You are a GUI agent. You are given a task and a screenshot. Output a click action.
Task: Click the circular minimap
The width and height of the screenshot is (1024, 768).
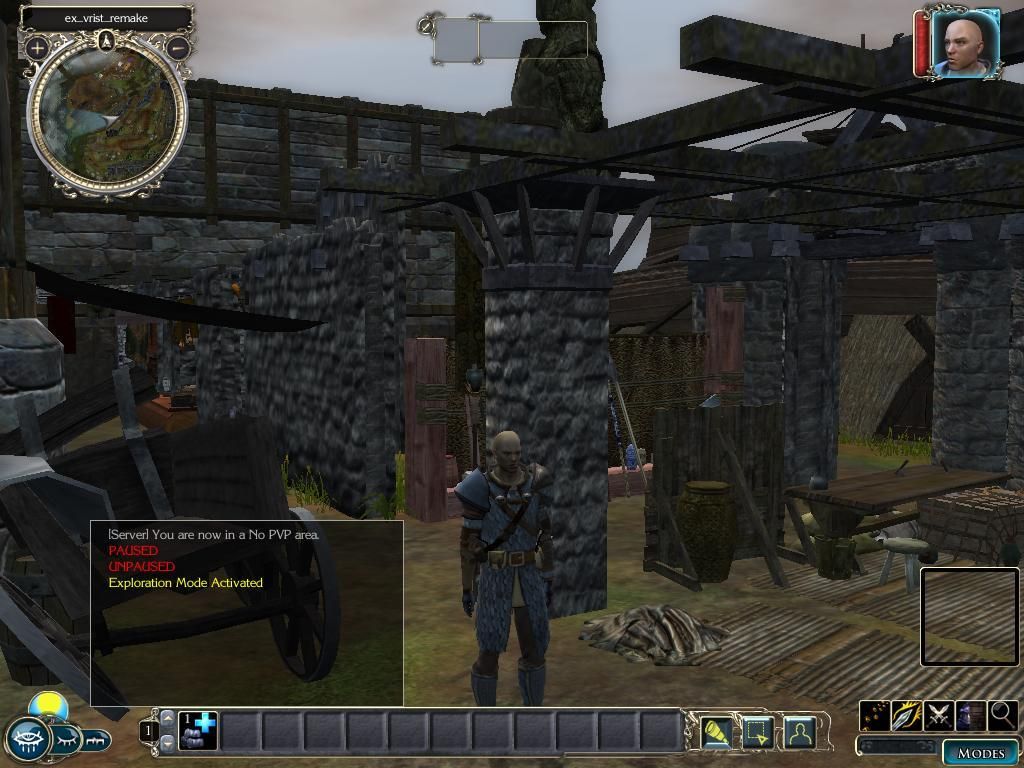[107, 117]
